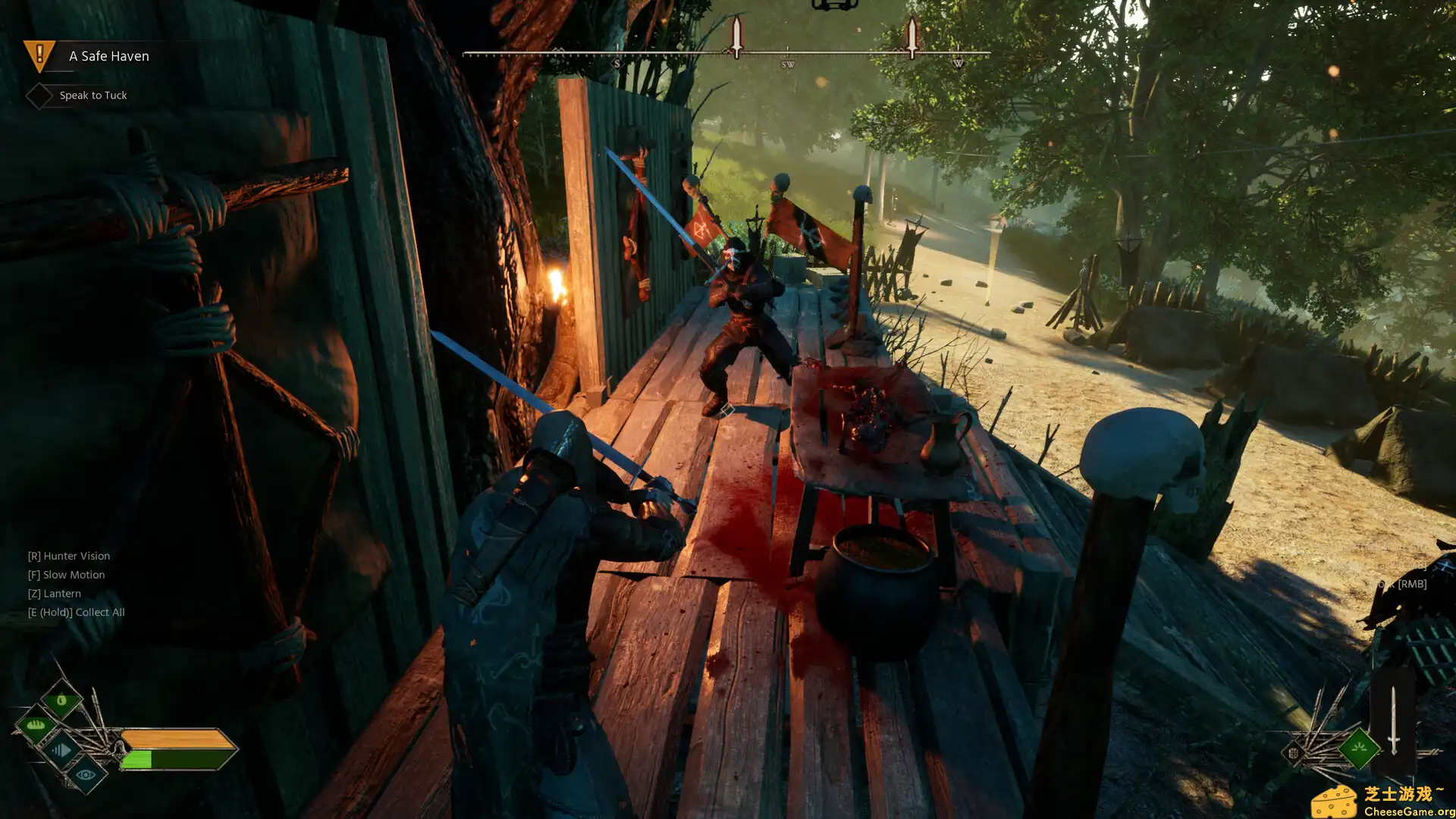1456x819 pixels.
Task: Click the [RMB] interaction prompt
Action: coord(1411,585)
